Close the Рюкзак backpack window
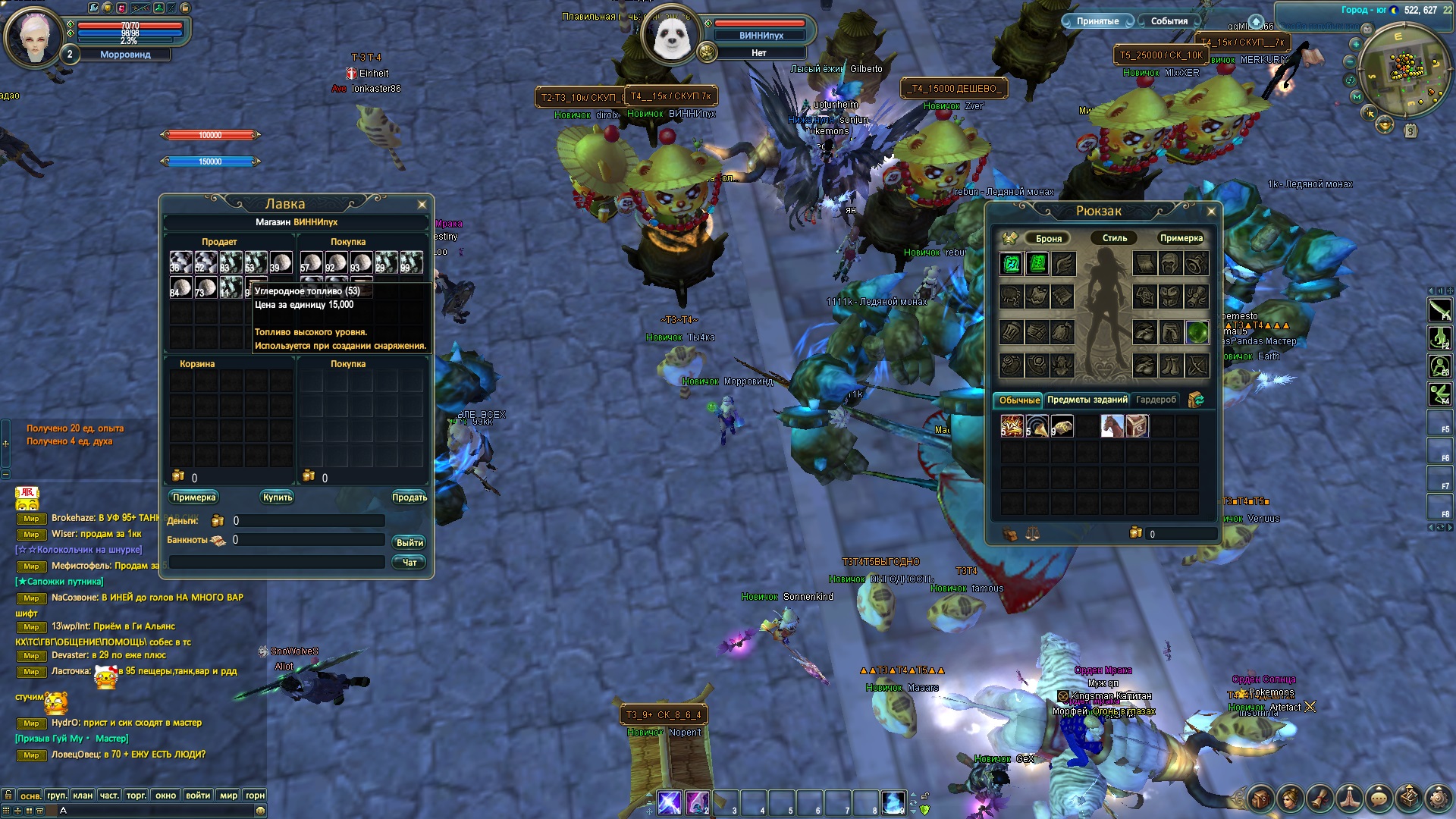Viewport: 1456px width, 819px height. pyautogui.click(x=1211, y=212)
